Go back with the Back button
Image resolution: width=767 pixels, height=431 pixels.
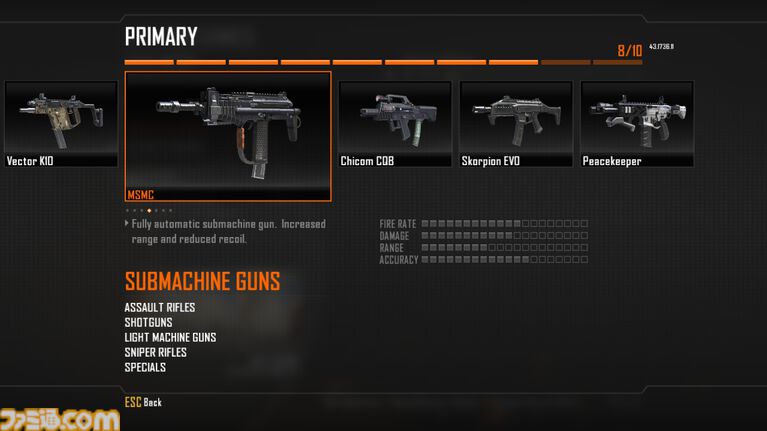143,402
